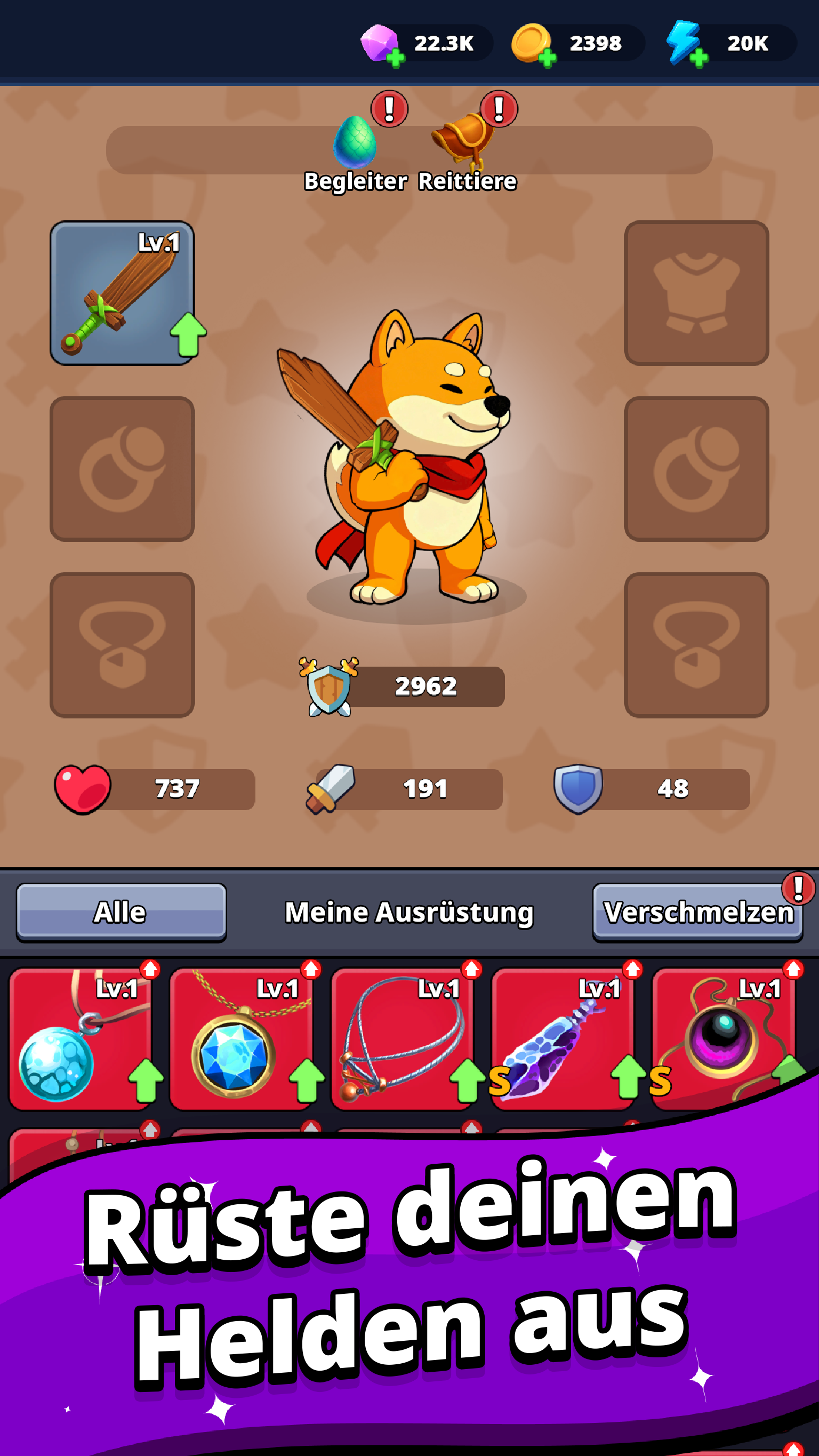
Task: Tap the empty ring slot on the right
Action: click(696, 469)
